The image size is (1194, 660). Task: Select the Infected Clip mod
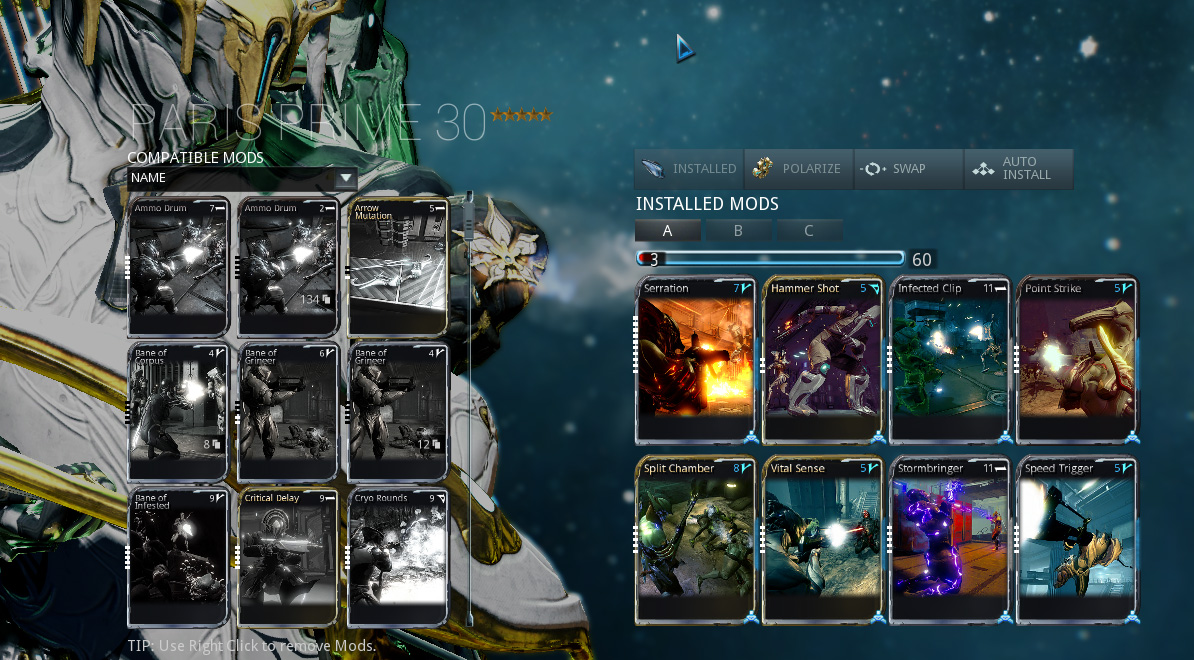[950, 360]
